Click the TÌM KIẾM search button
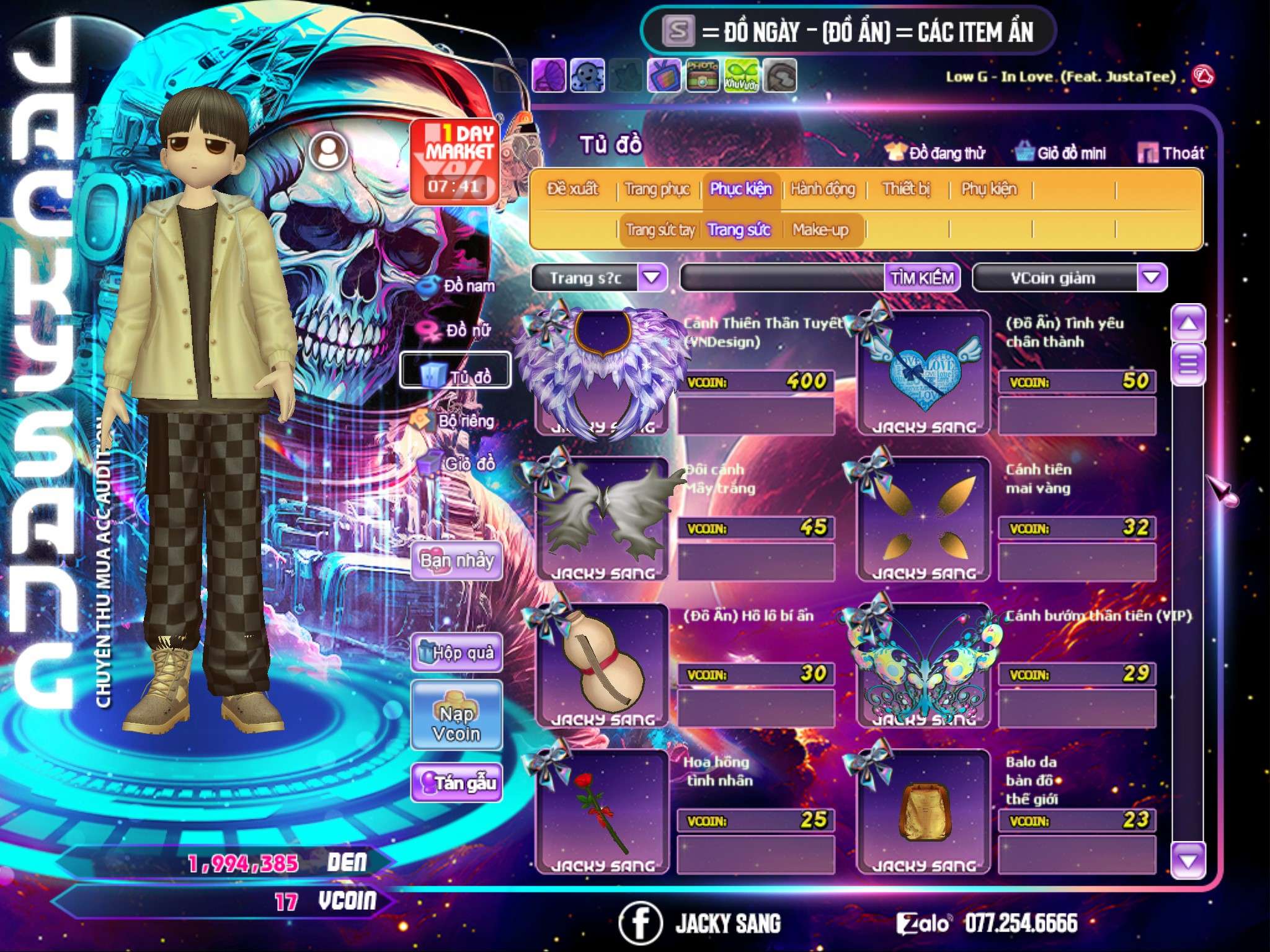 pyautogui.click(x=921, y=278)
